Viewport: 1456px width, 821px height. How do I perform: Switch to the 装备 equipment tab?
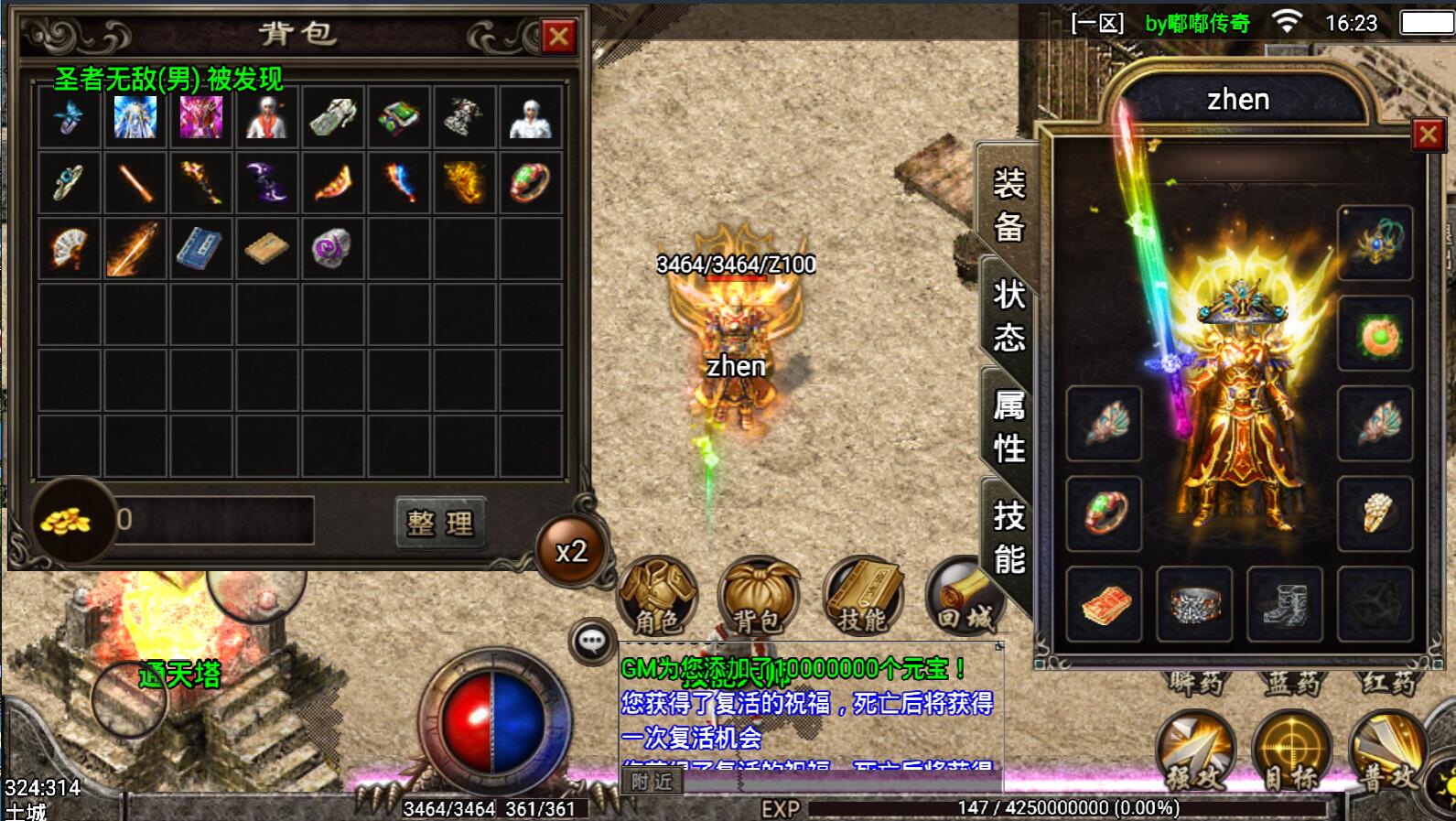tap(1008, 204)
